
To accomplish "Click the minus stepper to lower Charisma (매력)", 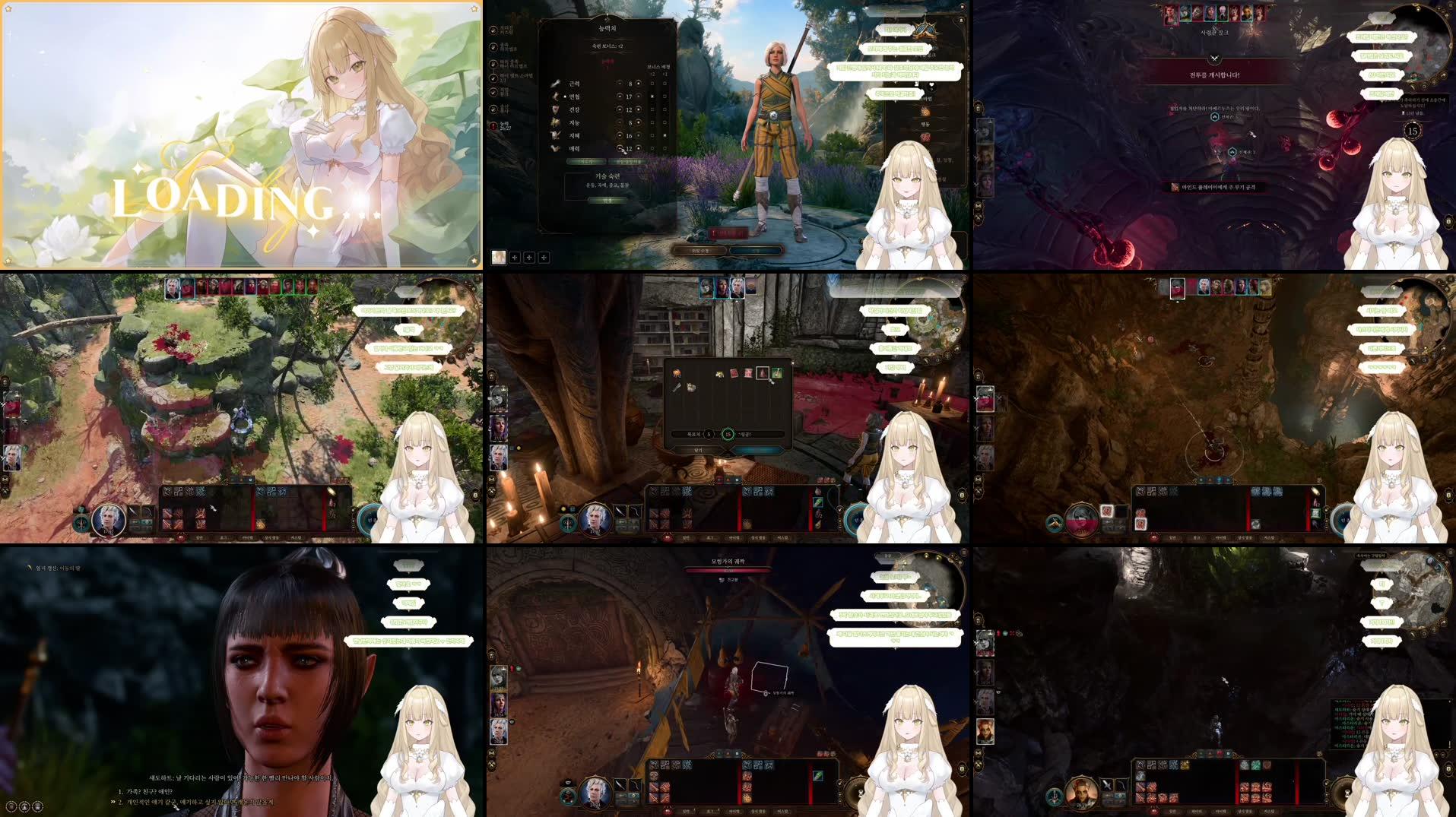I will coord(620,148).
